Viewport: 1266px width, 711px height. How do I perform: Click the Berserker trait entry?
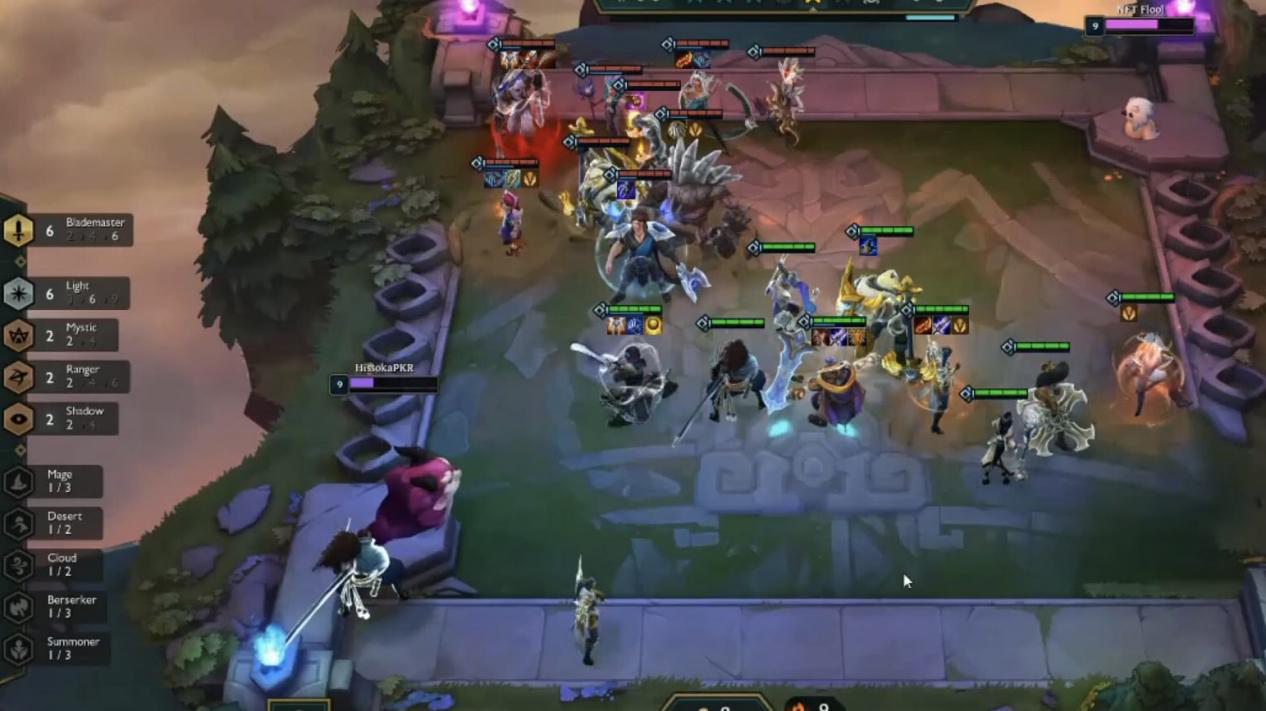(58, 606)
